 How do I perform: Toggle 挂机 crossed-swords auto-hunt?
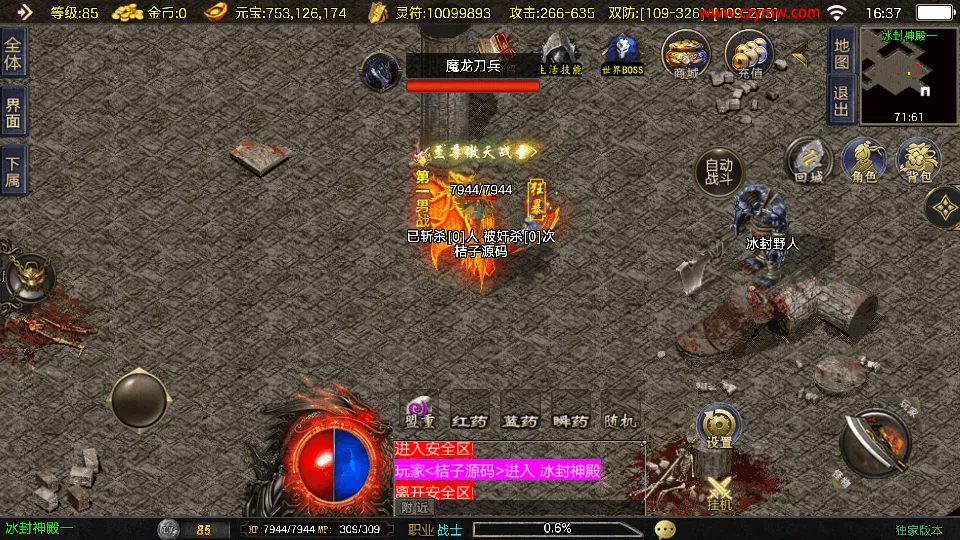coord(720,492)
